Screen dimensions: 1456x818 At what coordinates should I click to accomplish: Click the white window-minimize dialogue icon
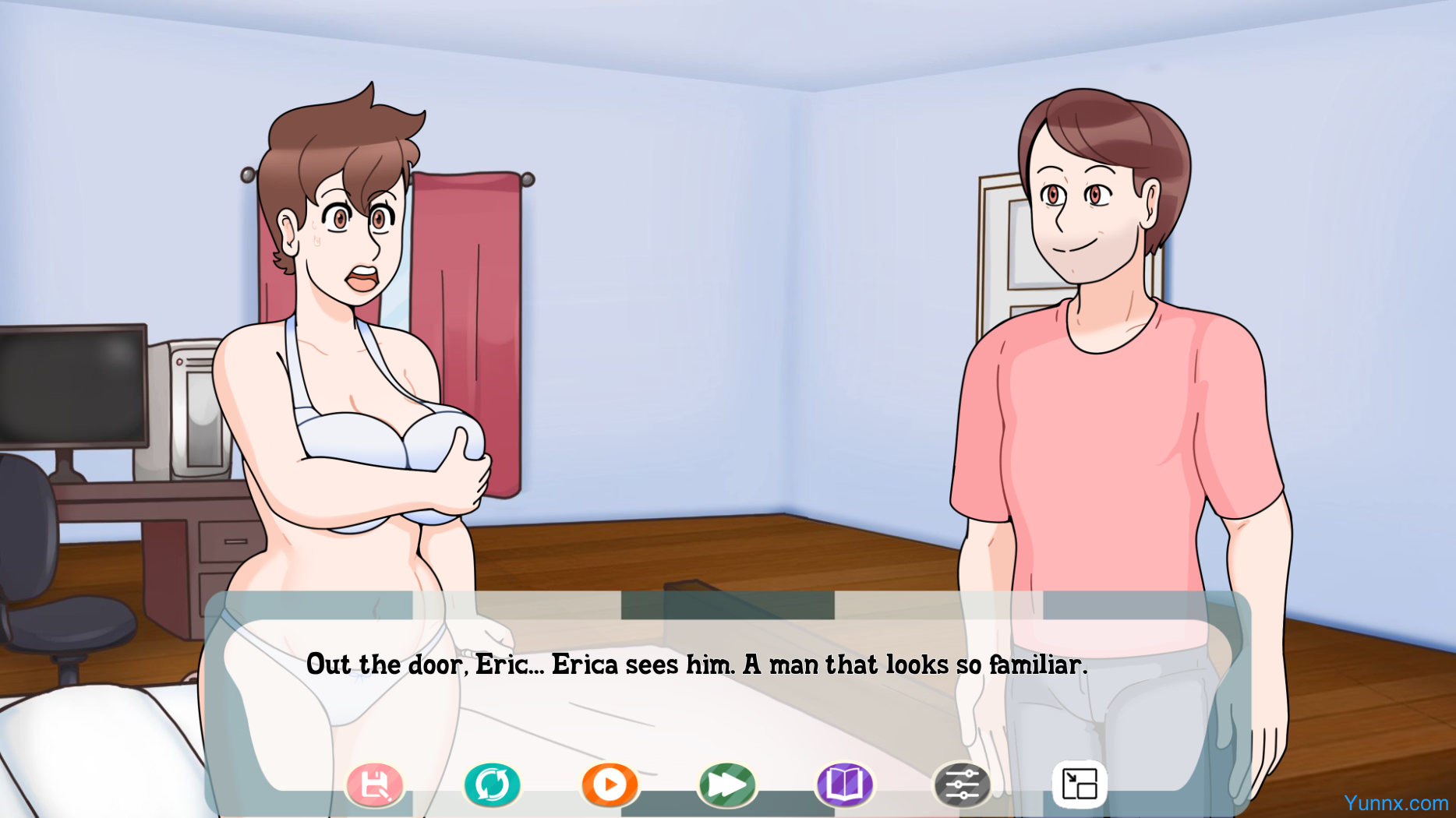coord(1080,785)
